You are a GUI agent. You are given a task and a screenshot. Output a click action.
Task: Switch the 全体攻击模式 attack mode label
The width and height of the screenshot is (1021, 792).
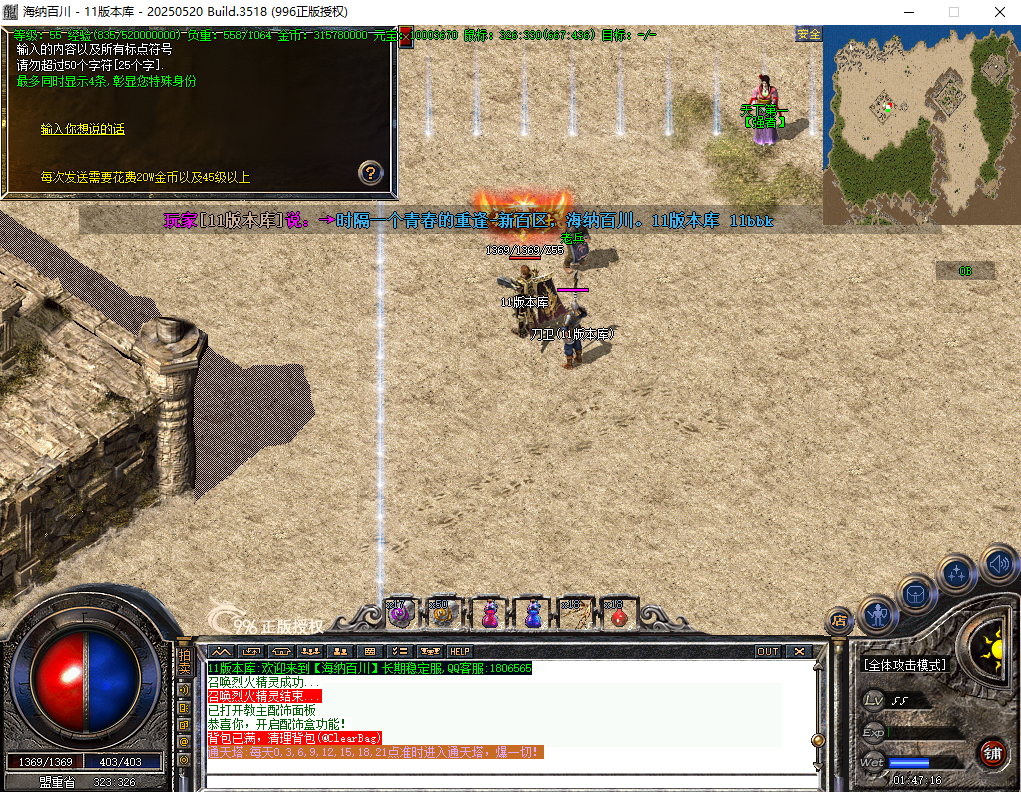tap(906, 664)
